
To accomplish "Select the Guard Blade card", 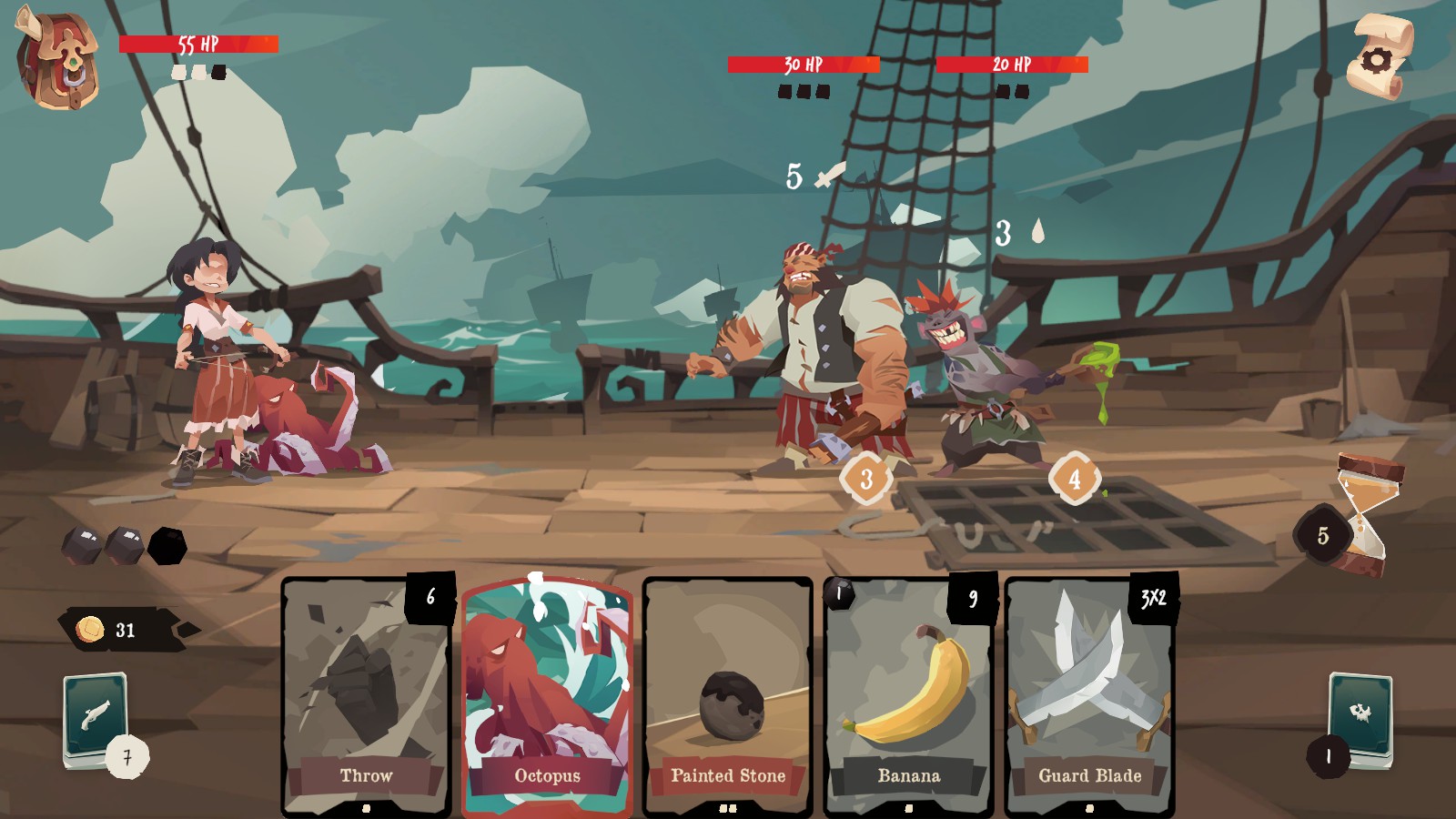I will (x=1089, y=696).
